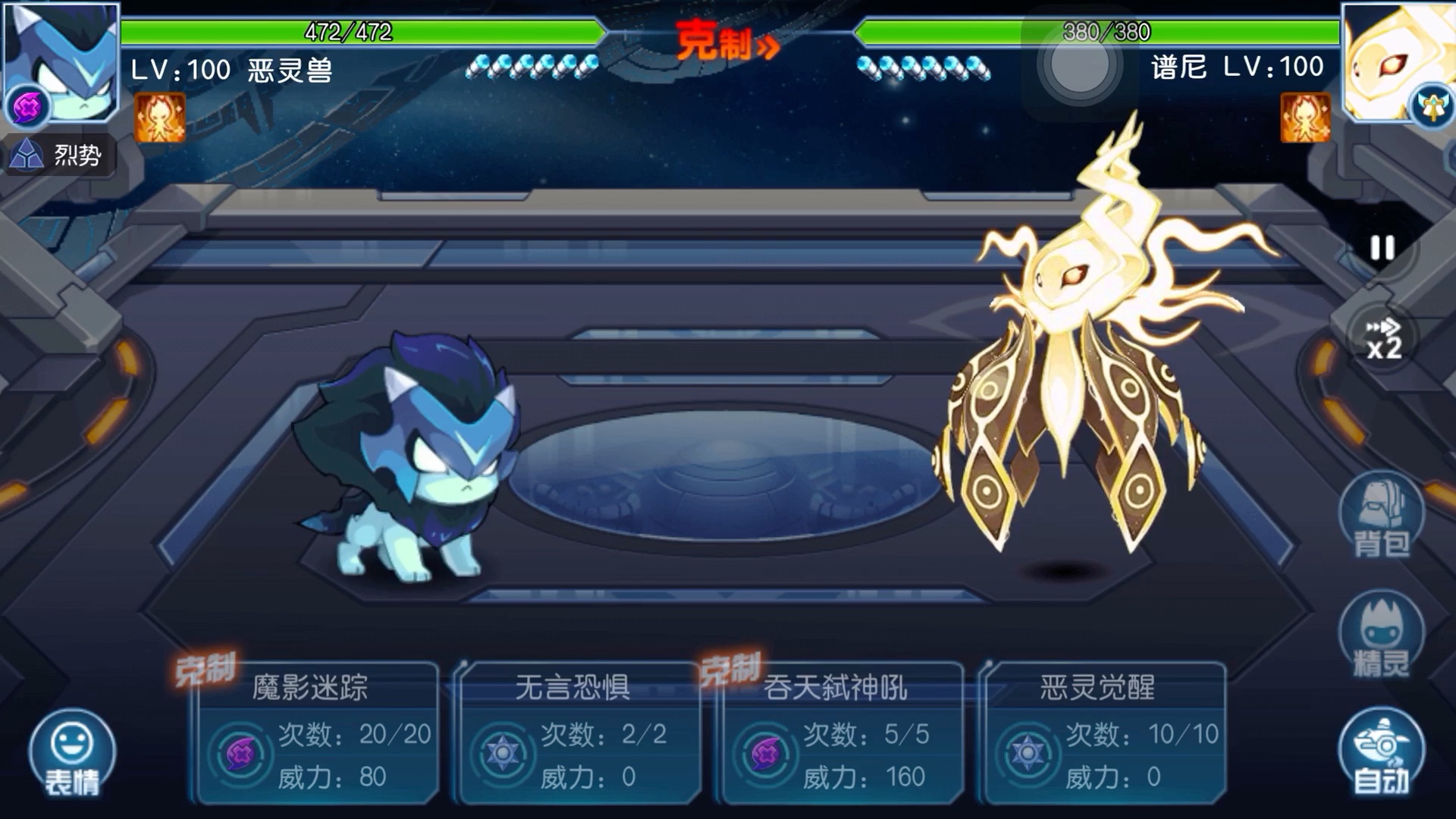Image resolution: width=1456 pixels, height=819 pixels.
Task: Pause the battle
Action: pos(1382,248)
